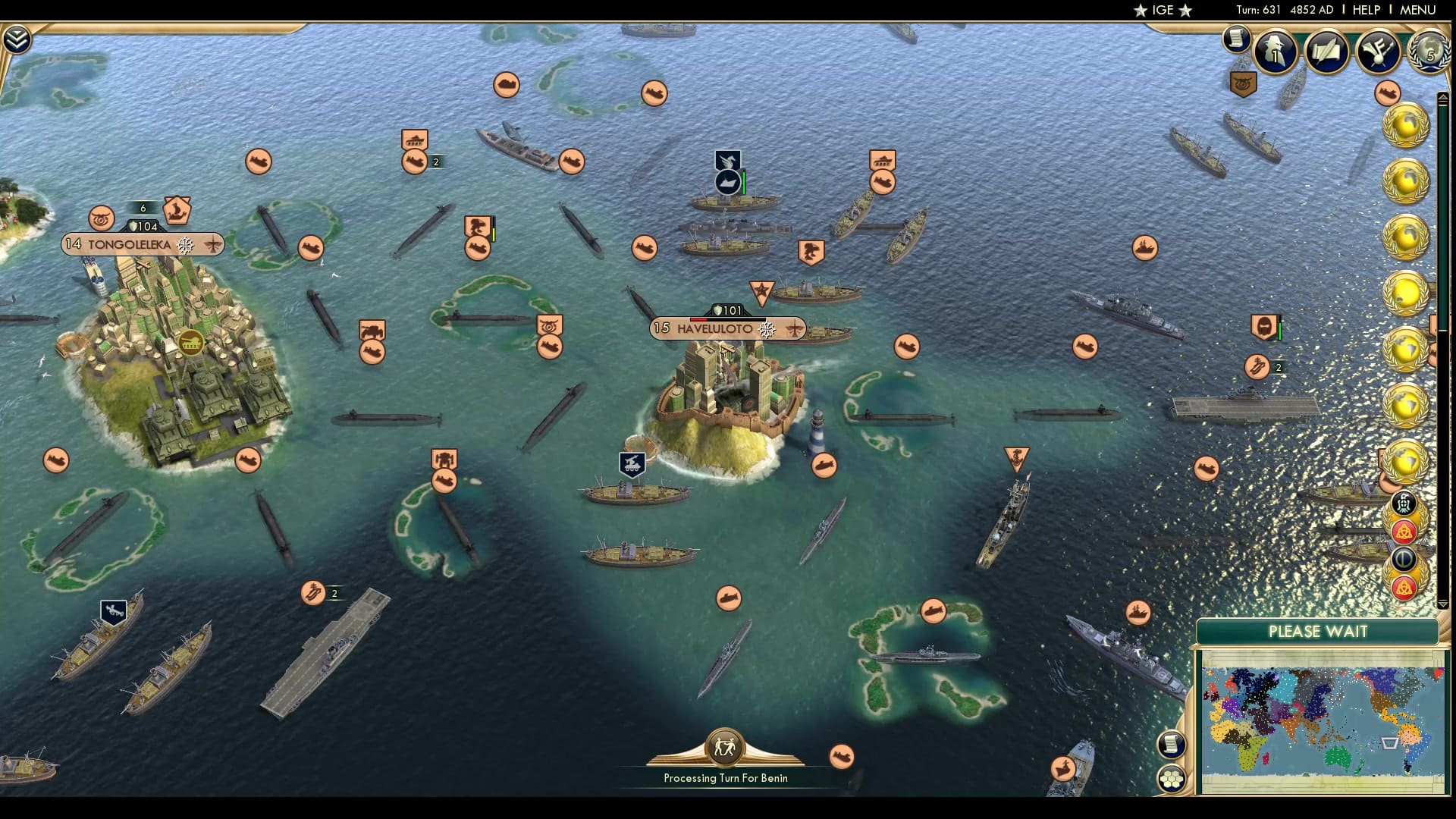Expand the Tongoleleka city banner

[141, 244]
